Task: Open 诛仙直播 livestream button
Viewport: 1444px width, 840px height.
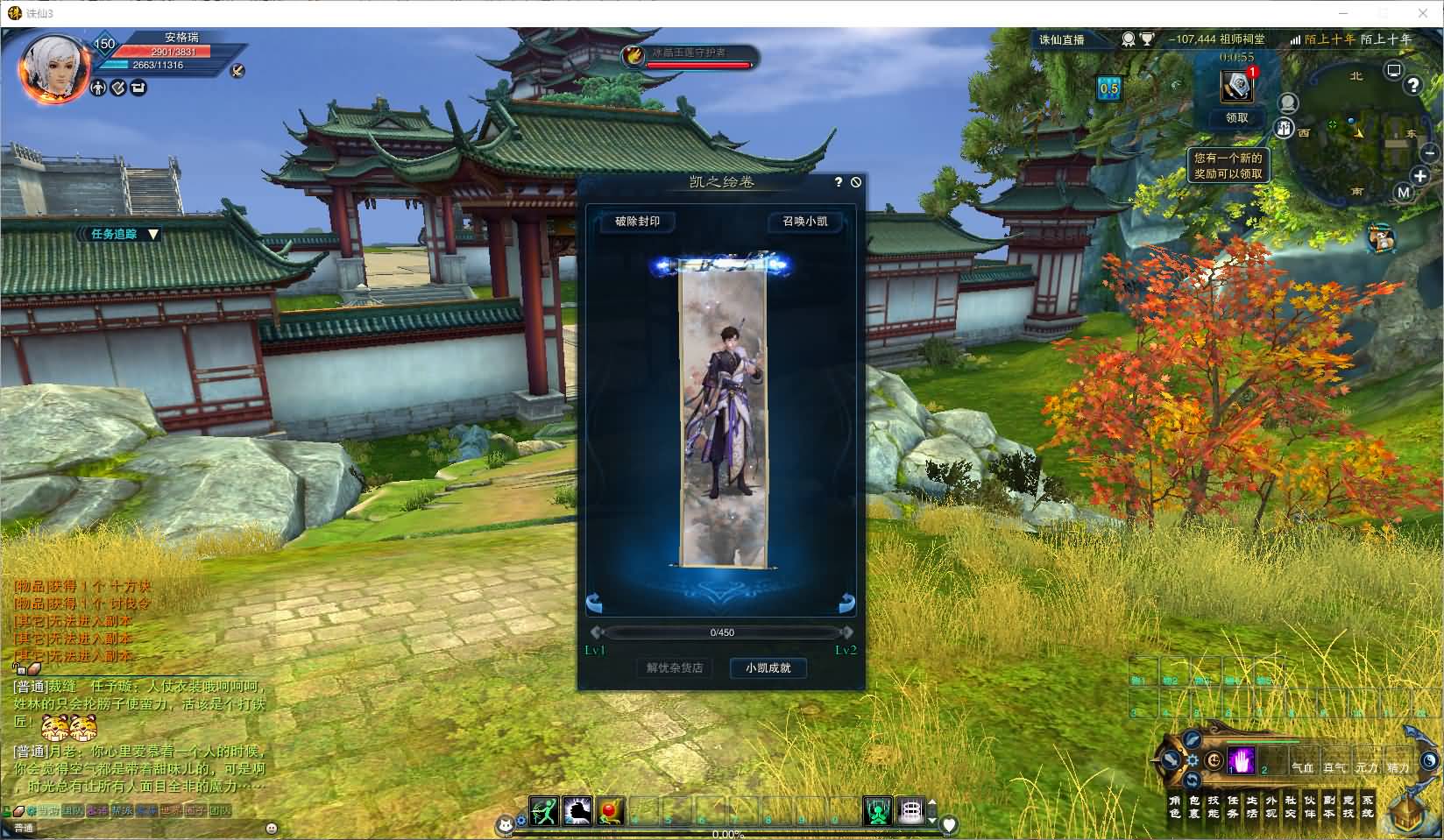Action: (1061, 39)
